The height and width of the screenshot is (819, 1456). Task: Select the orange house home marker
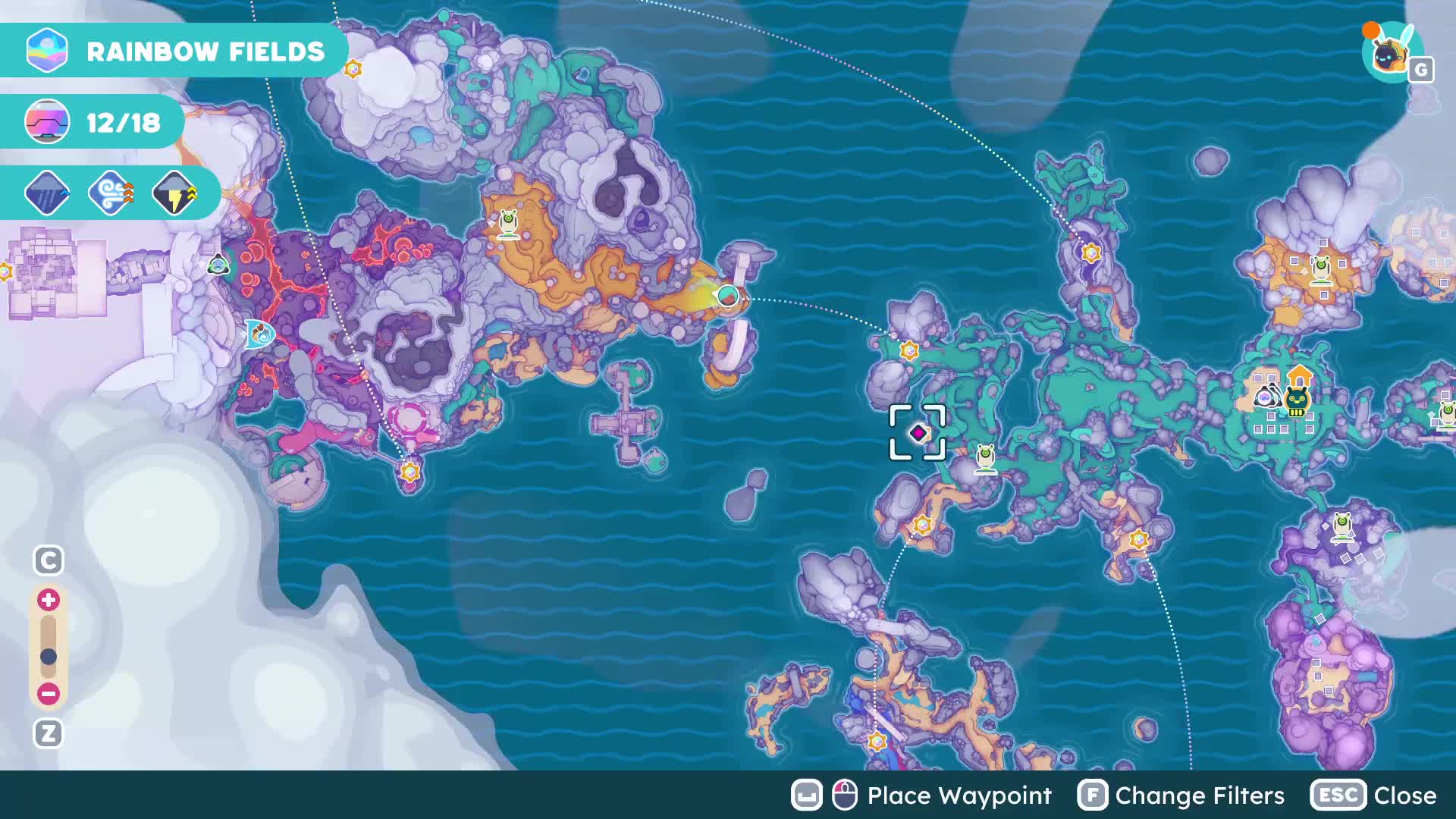pyautogui.click(x=1300, y=375)
